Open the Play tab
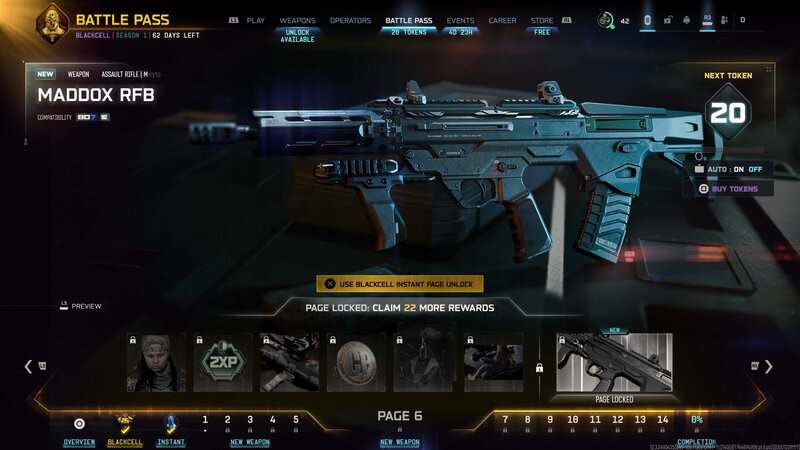The image size is (800, 450). [x=255, y=20]
